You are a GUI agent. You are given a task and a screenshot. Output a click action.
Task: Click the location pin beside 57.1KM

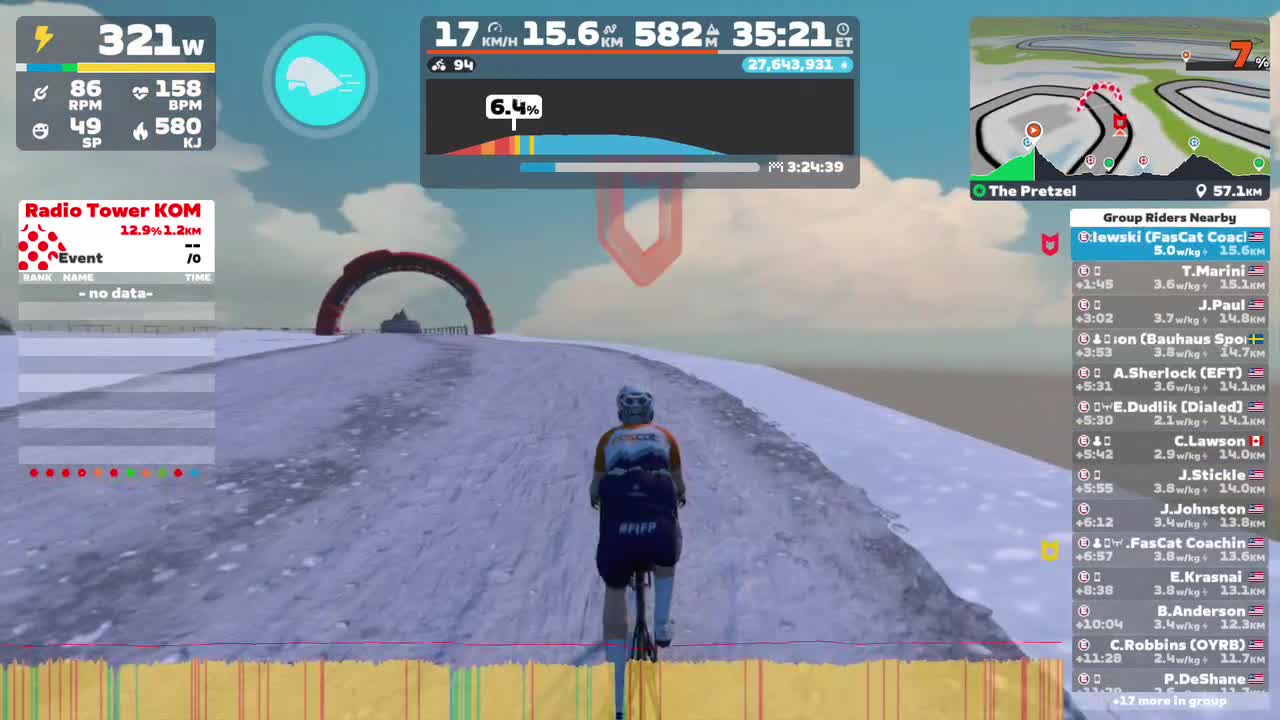[1202, 191]
